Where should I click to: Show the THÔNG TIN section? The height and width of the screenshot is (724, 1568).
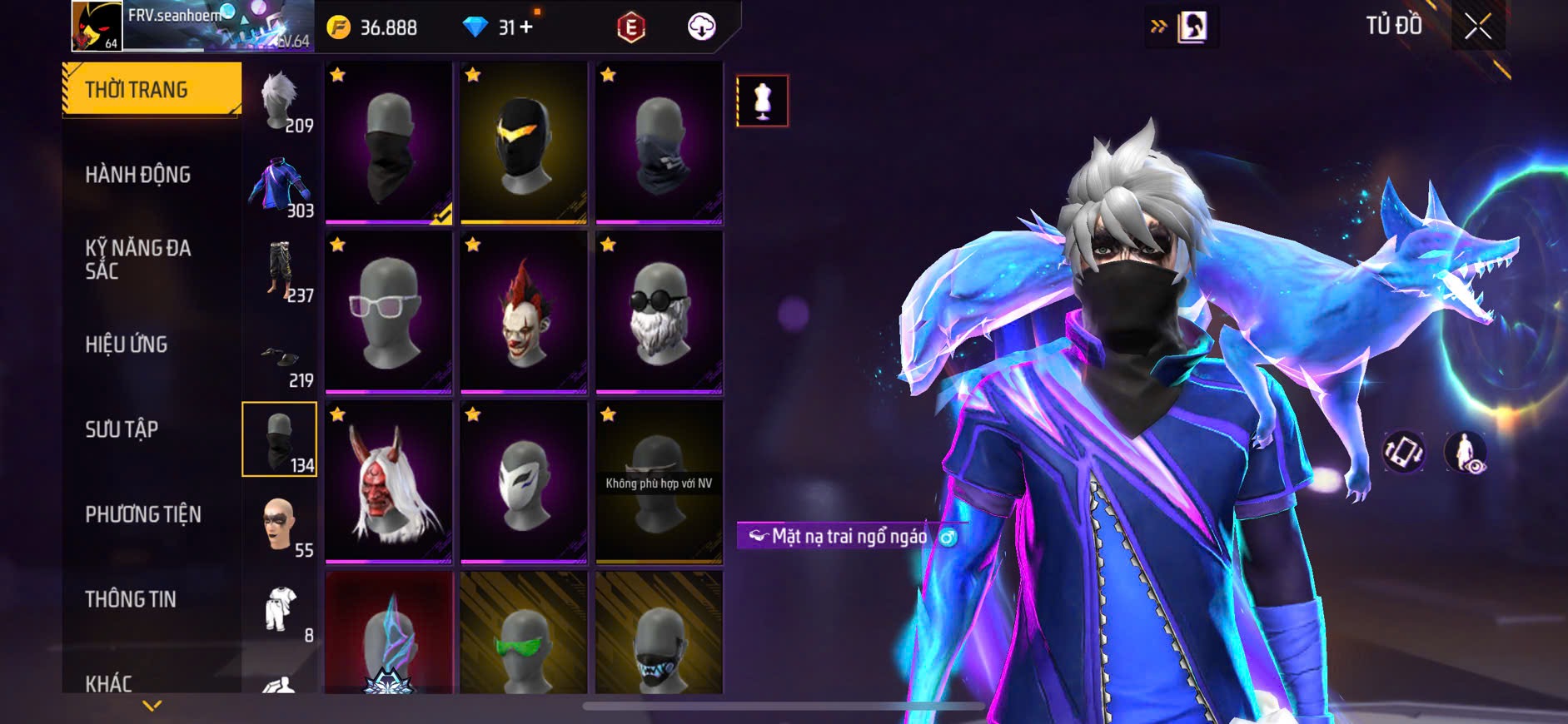[x=131, y=599]
